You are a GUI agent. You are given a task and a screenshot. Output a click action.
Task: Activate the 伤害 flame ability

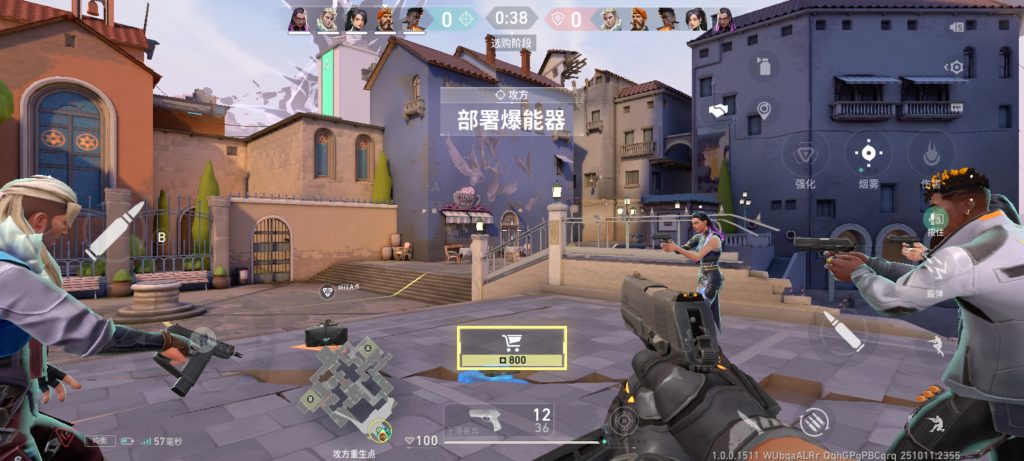tap(930, 155)
